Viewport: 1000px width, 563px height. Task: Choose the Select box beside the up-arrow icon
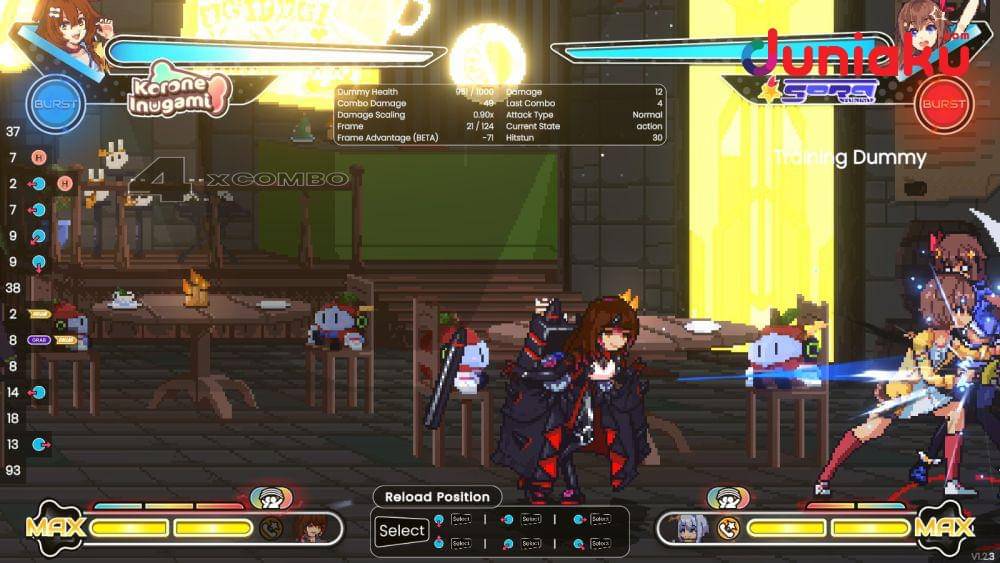(x=461, y=543)
